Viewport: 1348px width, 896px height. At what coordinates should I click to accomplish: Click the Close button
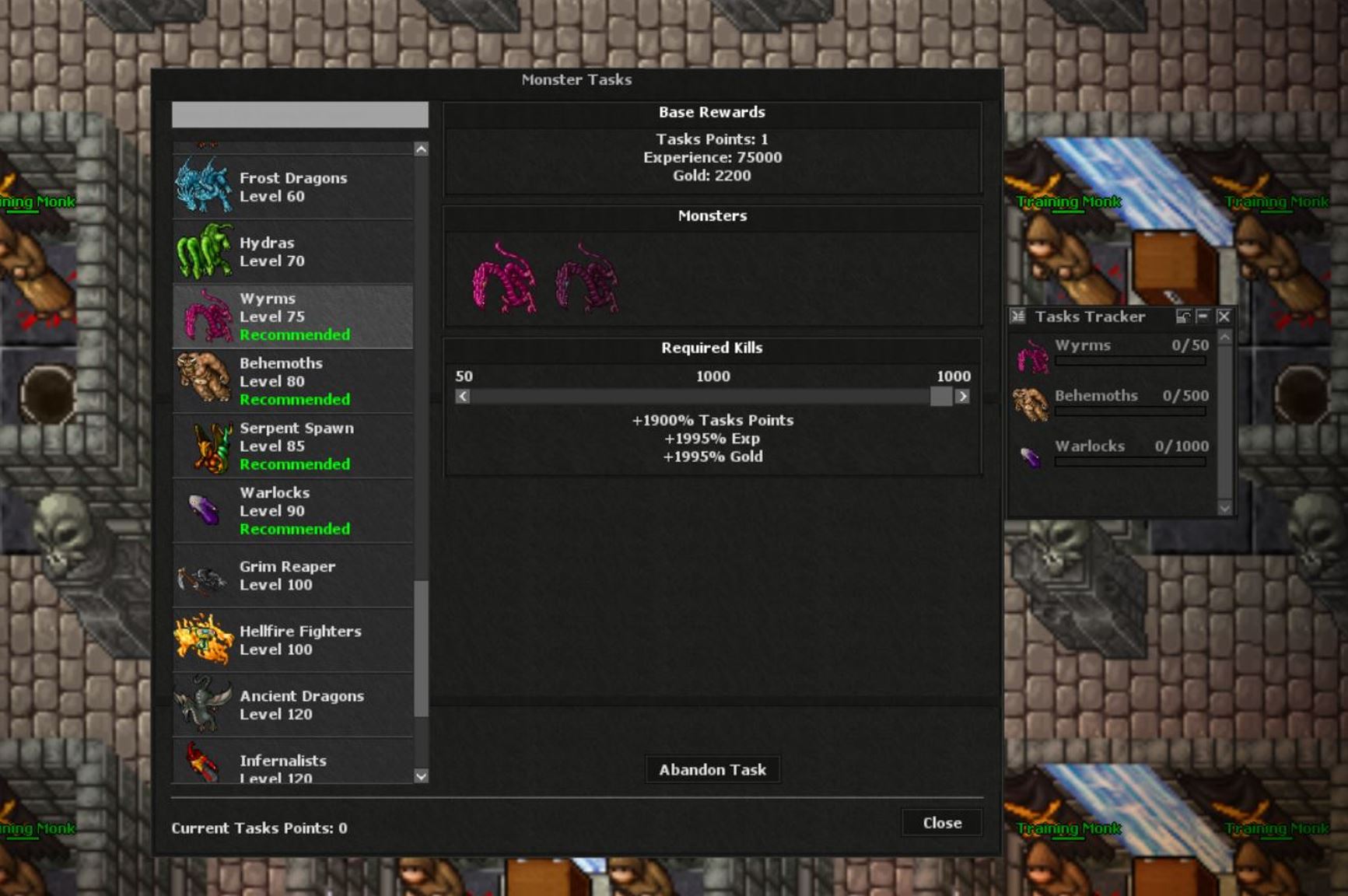942,823
